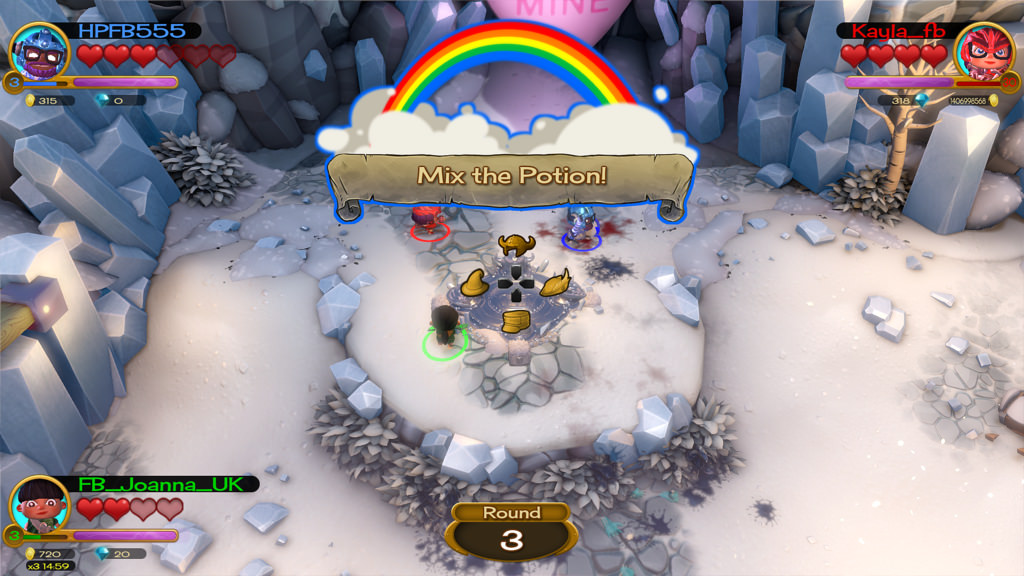Select the golden round brimless hat icon

pos(516,322)
